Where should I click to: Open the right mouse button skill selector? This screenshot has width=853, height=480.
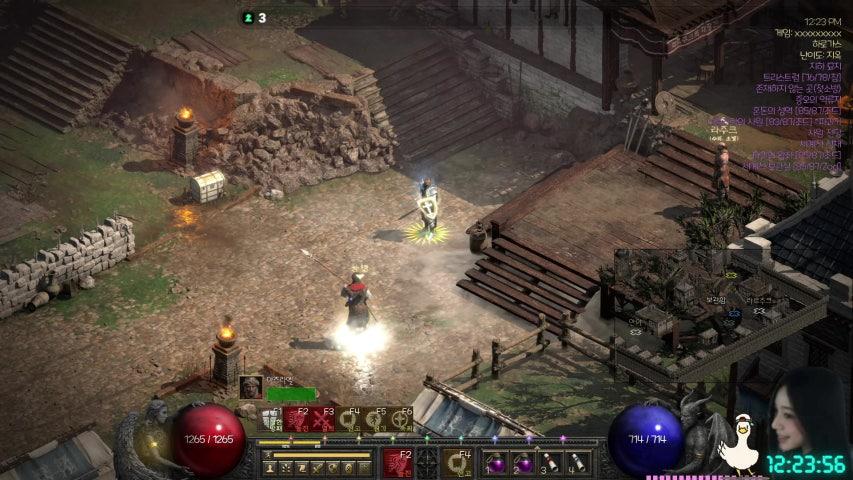pyautogui.click(x=458, y=463)
